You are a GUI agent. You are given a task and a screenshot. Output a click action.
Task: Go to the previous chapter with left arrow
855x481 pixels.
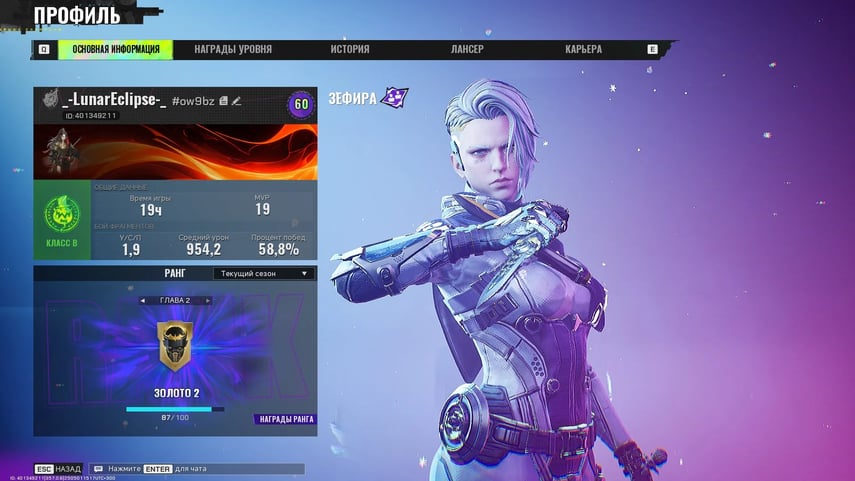pyautogui.click(x=142, y=300)
